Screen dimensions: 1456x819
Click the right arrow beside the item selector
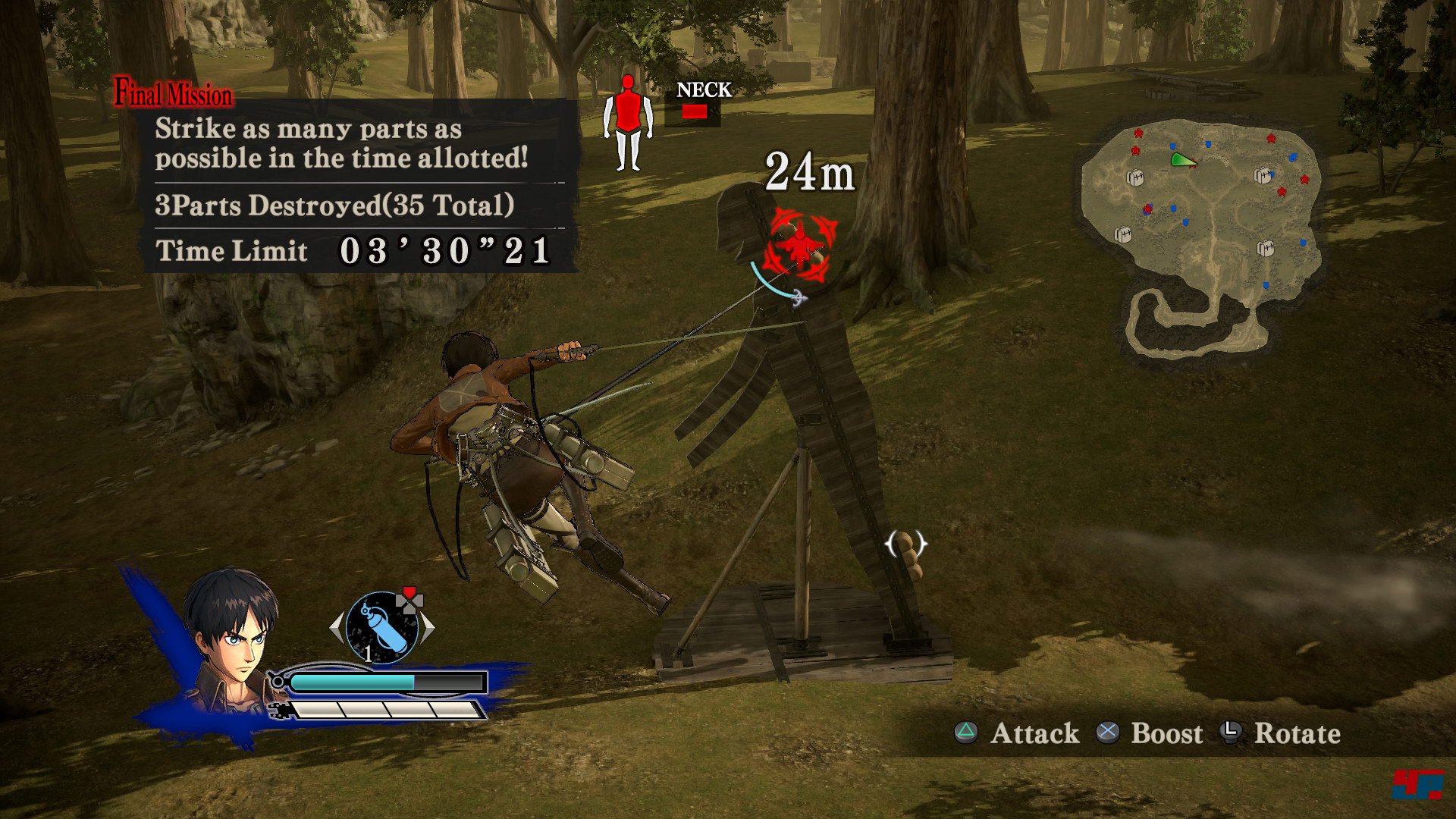(x=428, y=628)
